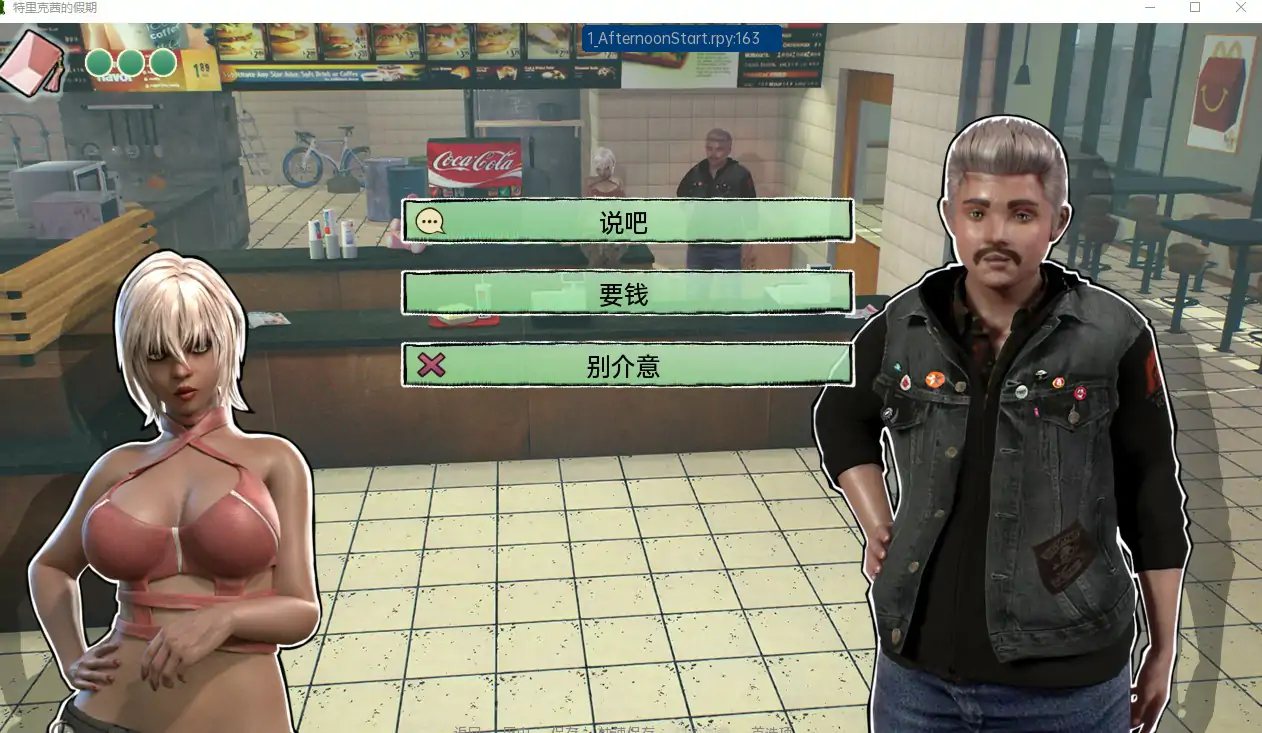Pick the 别介意 reply option

[x=626, y=366]
